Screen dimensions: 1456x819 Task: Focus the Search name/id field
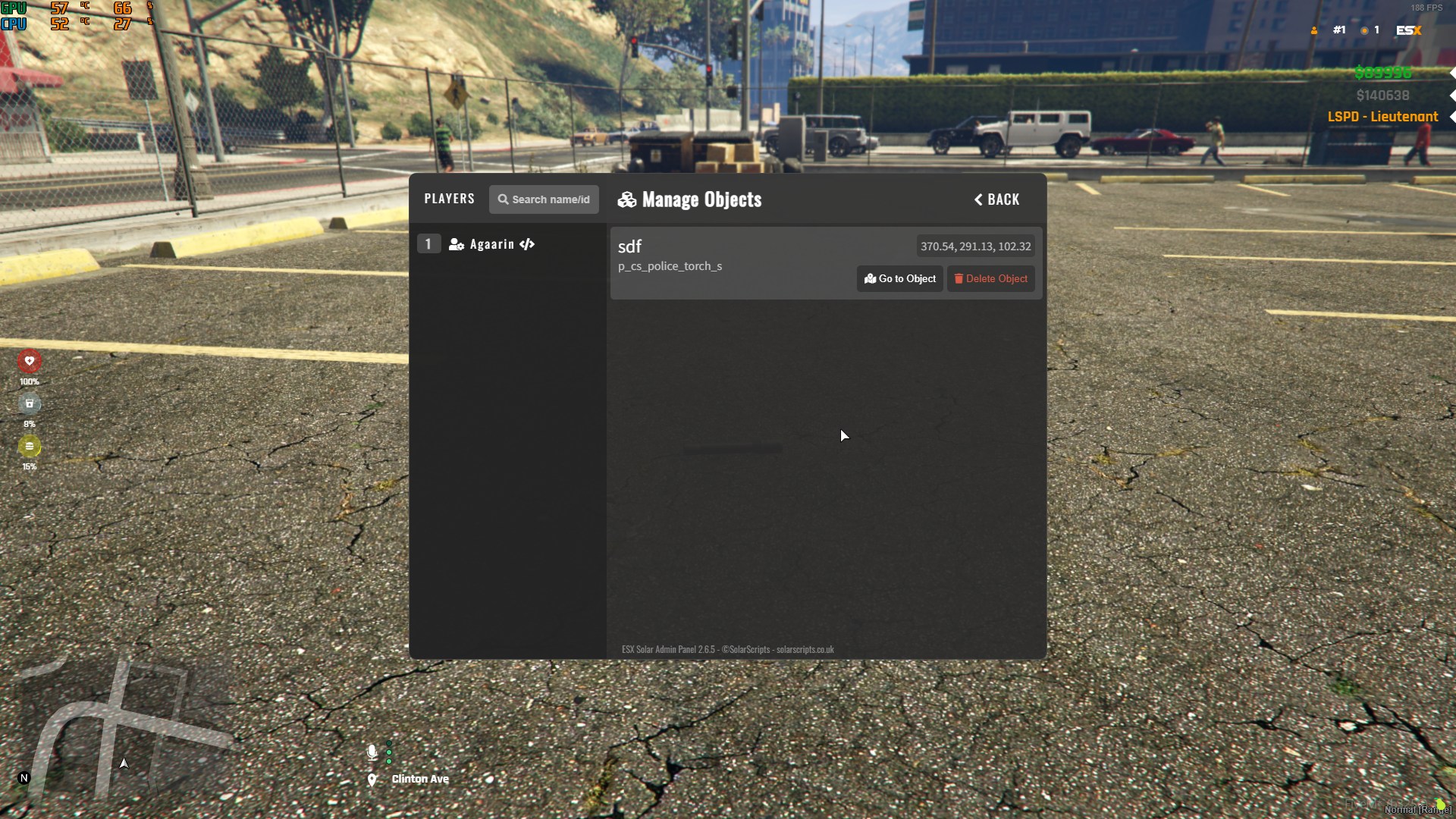[x=544, y=199]
